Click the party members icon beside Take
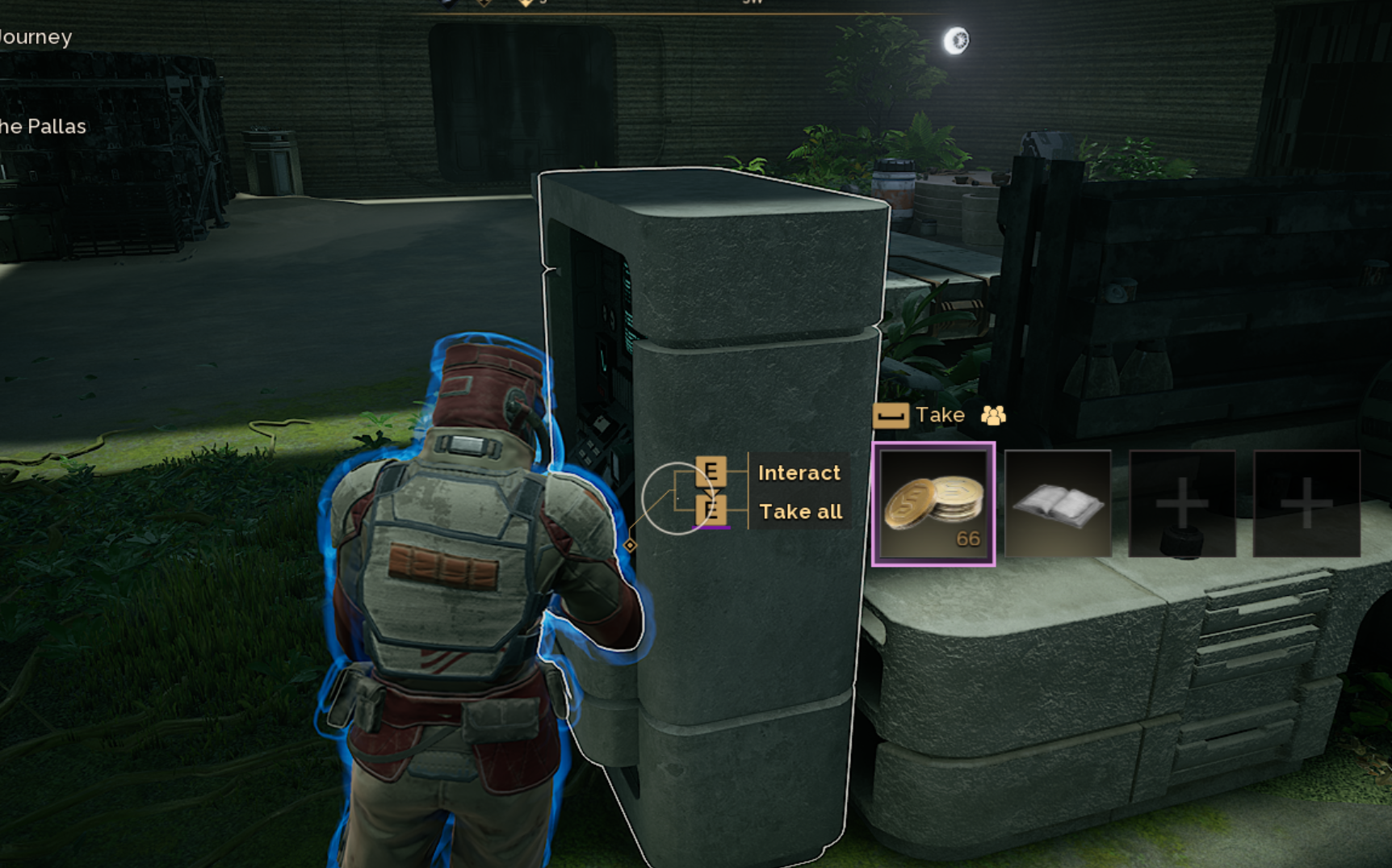Image resolution: width=1392 pixels, height=868 pixels. pyautogui.click(x=993, y=415)
